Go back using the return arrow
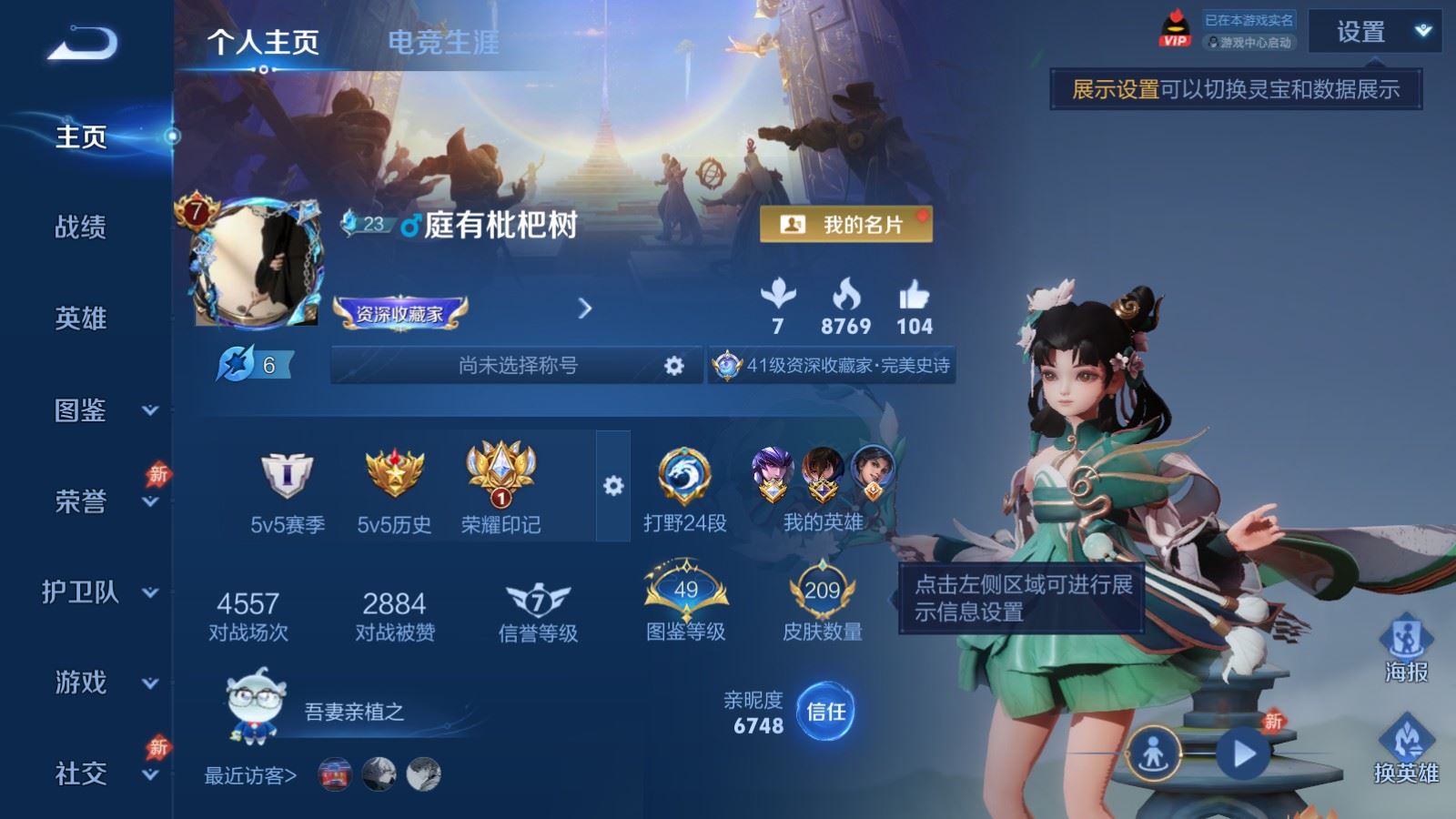Screen dimensions: 1456x819 click(x=82, y=43)
